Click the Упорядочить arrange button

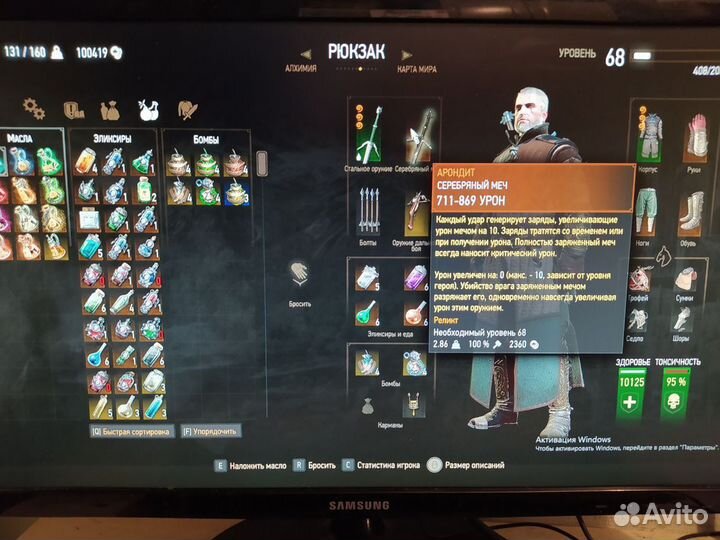pyautogui.click(x=209, y=431)
